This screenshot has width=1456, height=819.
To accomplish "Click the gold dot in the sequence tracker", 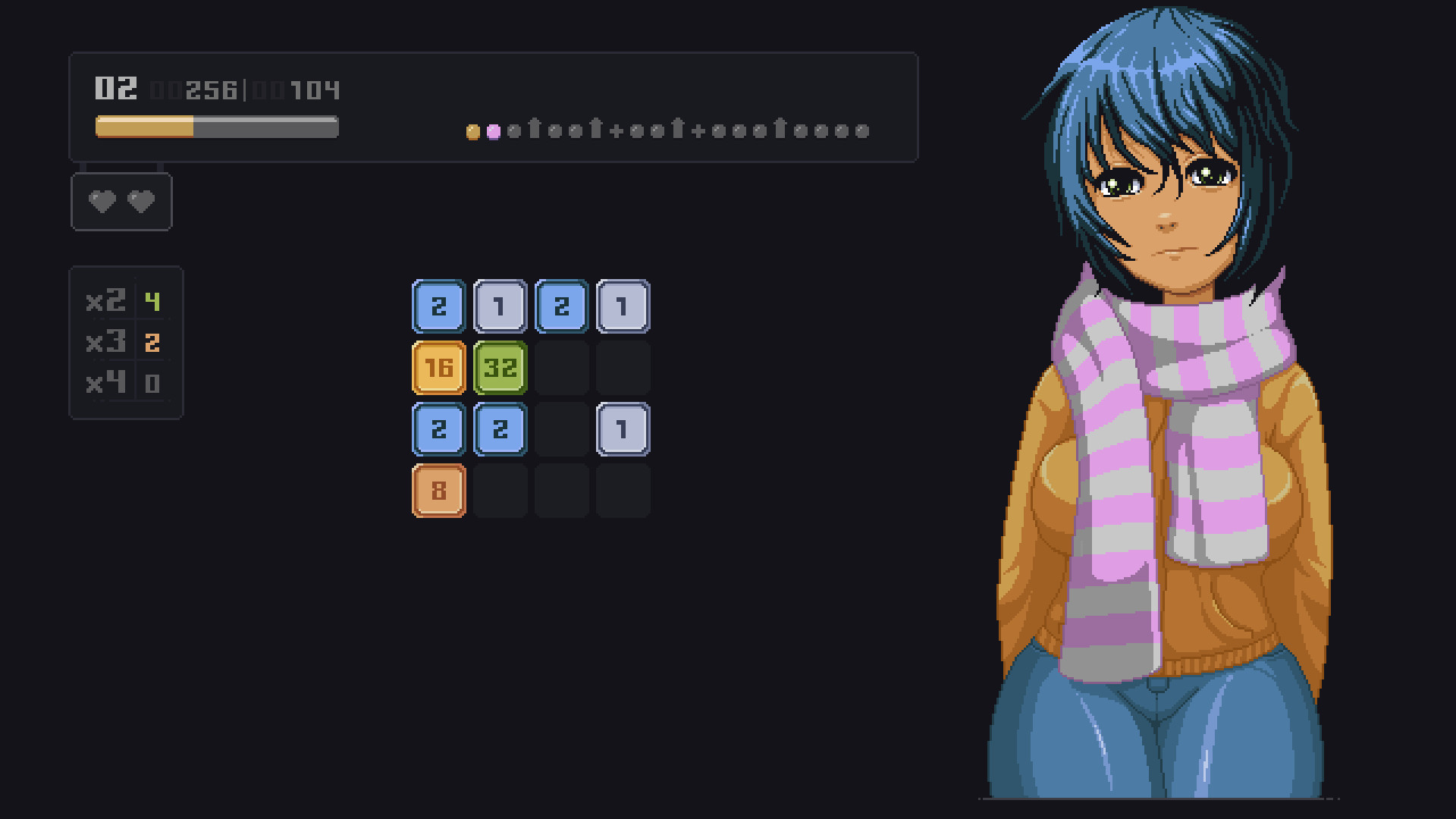I will 473,130.
